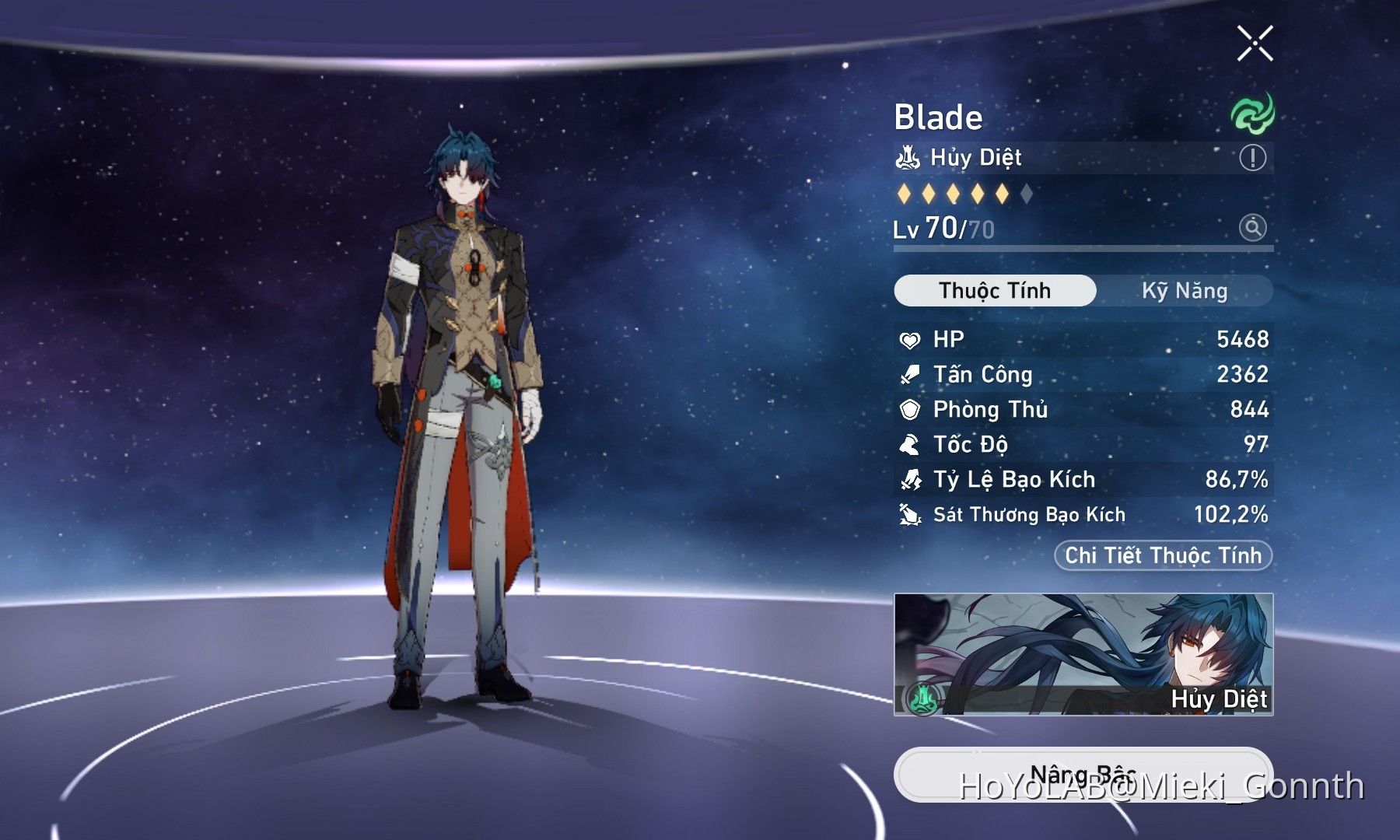Click the magnifier icon beside level

[x=1252, y=228]
